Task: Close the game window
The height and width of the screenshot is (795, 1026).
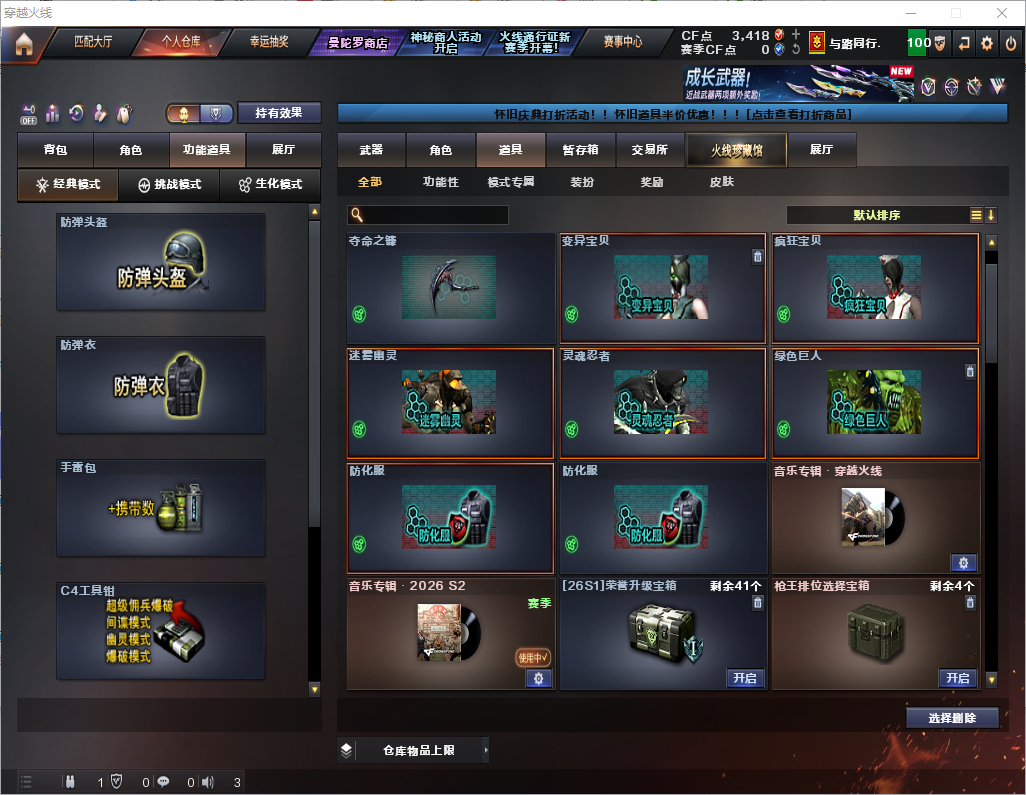Action: [1001, 13]
